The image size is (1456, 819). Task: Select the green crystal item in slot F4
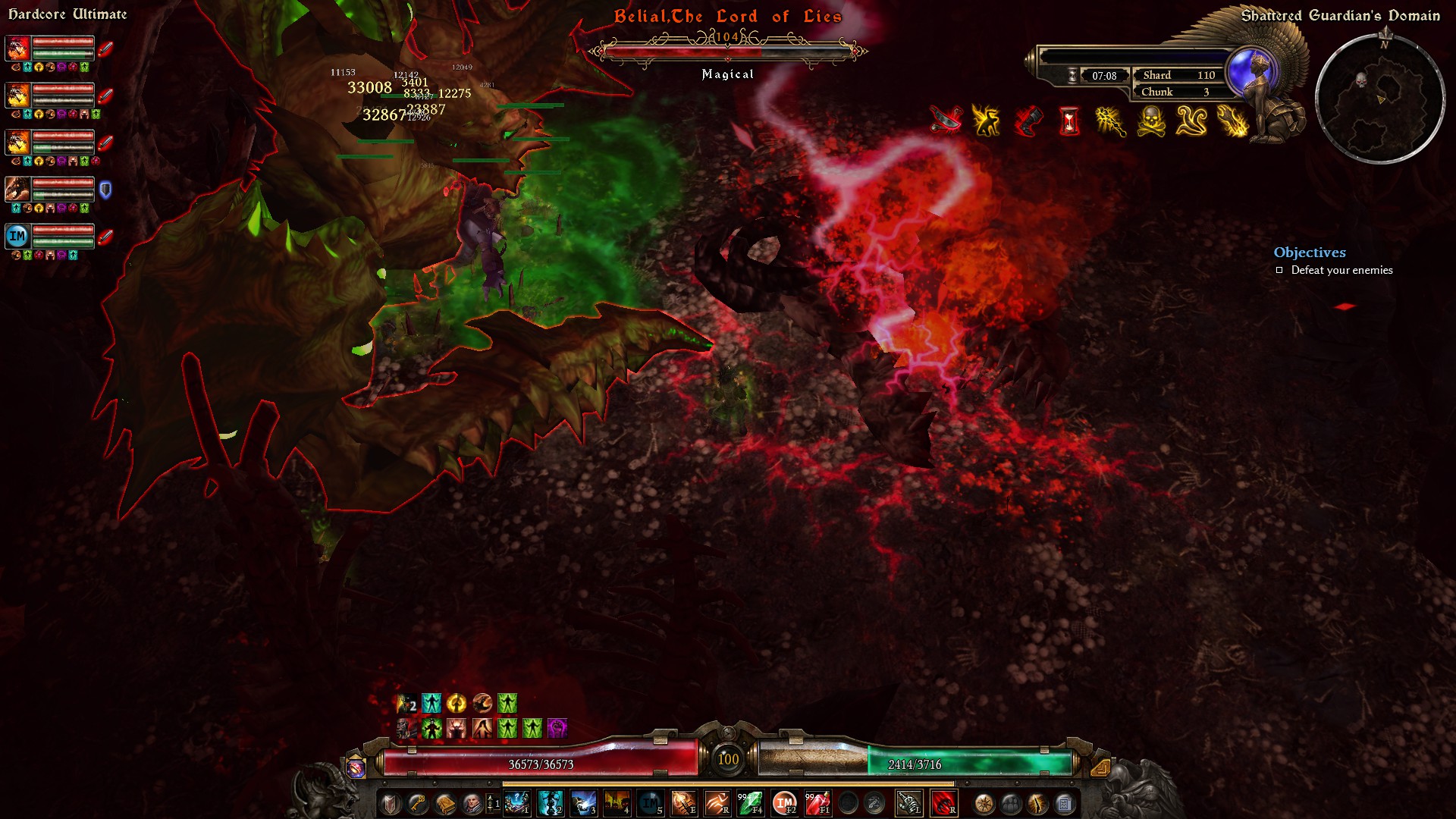[750, 803]
